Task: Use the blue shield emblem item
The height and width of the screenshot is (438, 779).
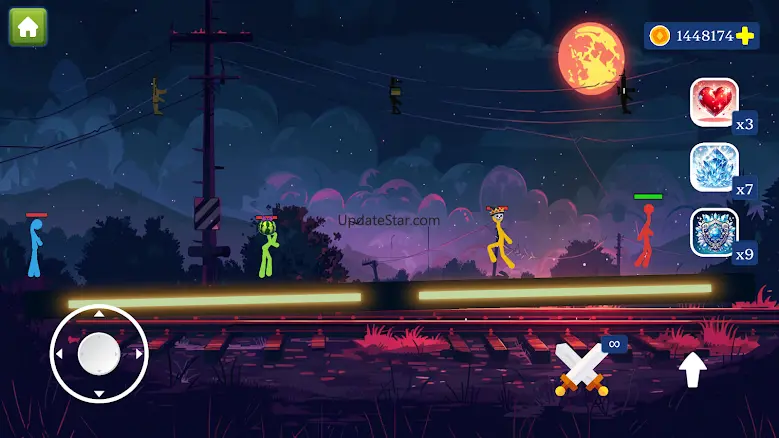Action: tap(714, 232)
